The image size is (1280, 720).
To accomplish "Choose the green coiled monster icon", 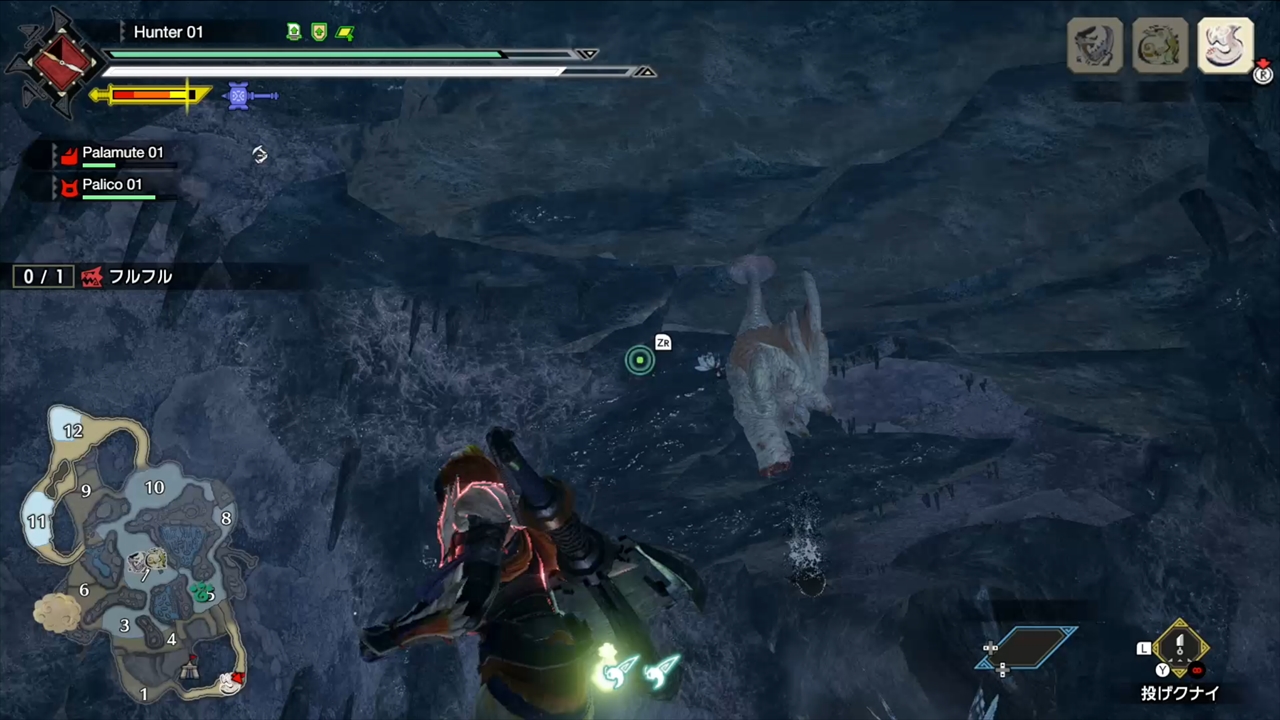I will coord(1160,45).
